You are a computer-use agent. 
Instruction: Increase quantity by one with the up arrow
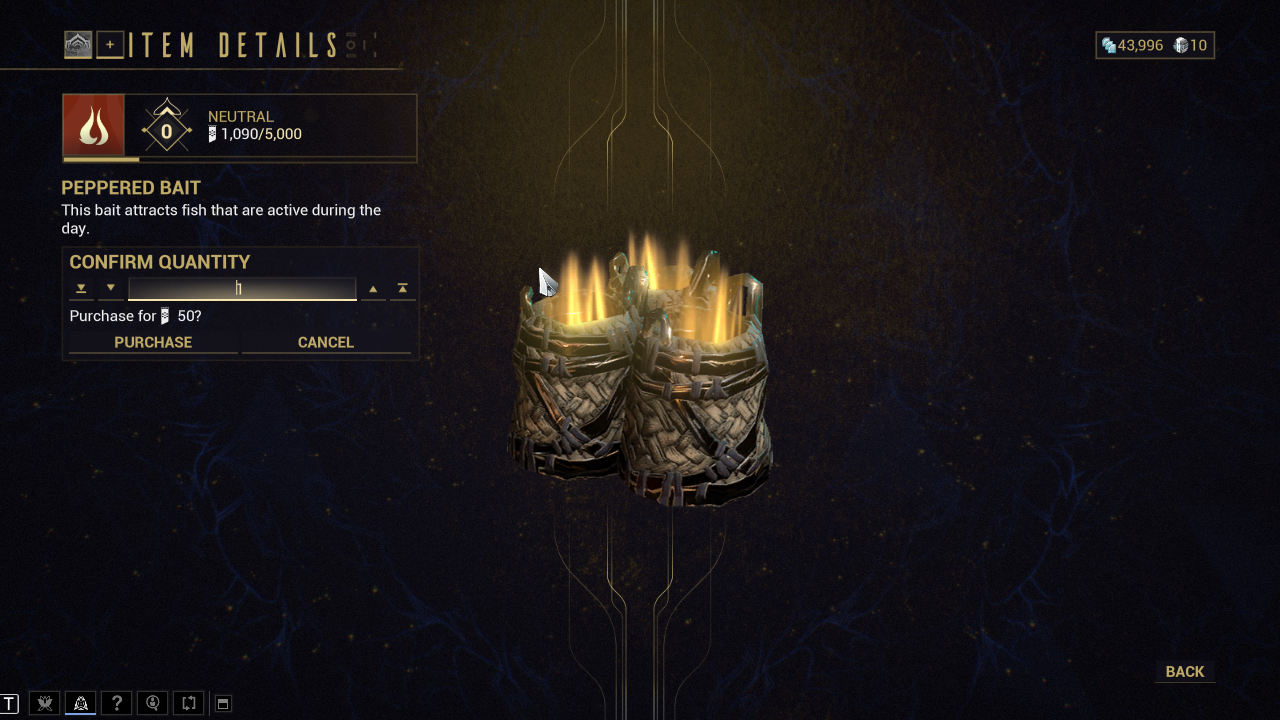[x=373, y=289]
